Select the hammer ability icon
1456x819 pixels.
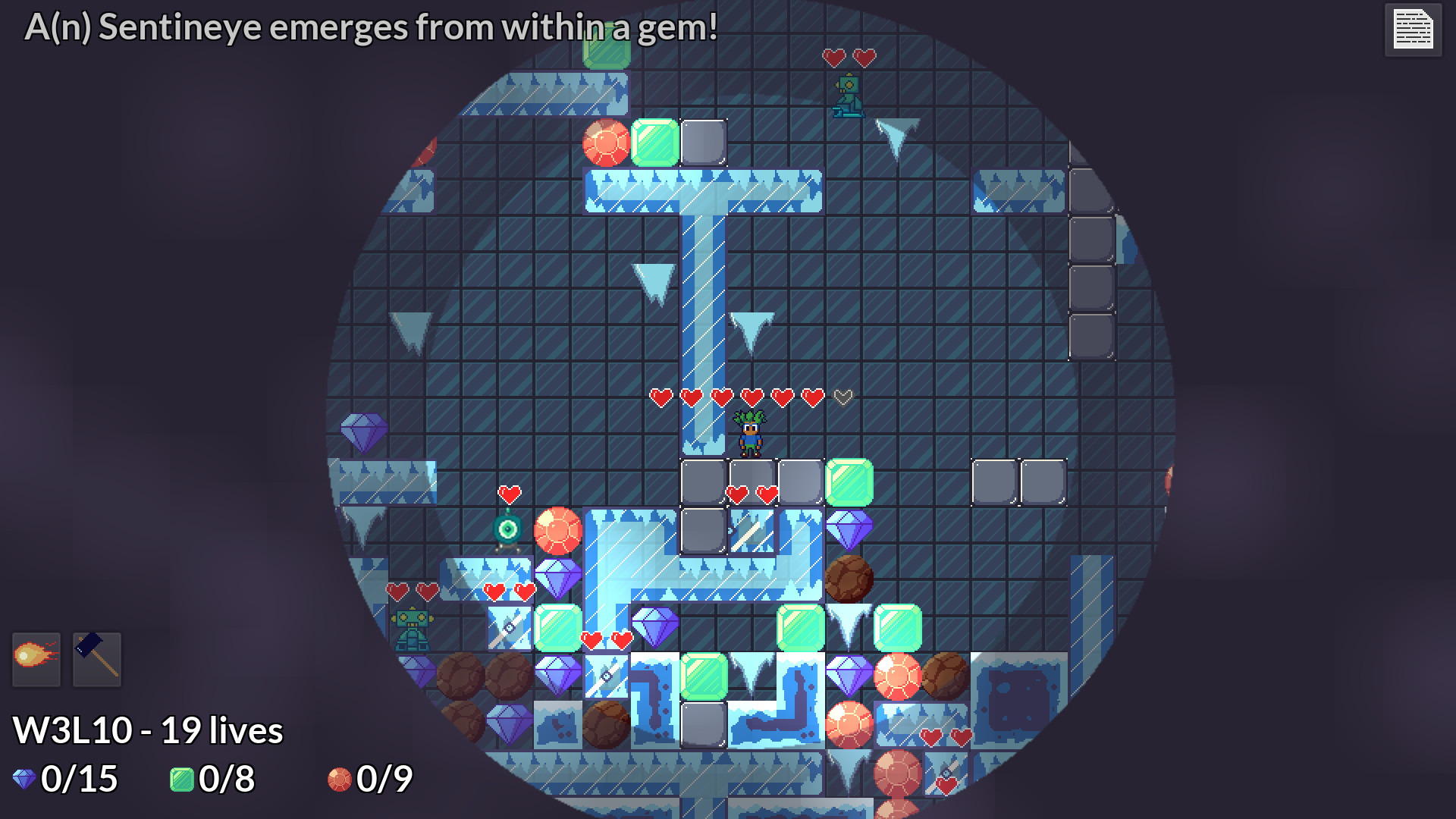(x=97, y=658)
